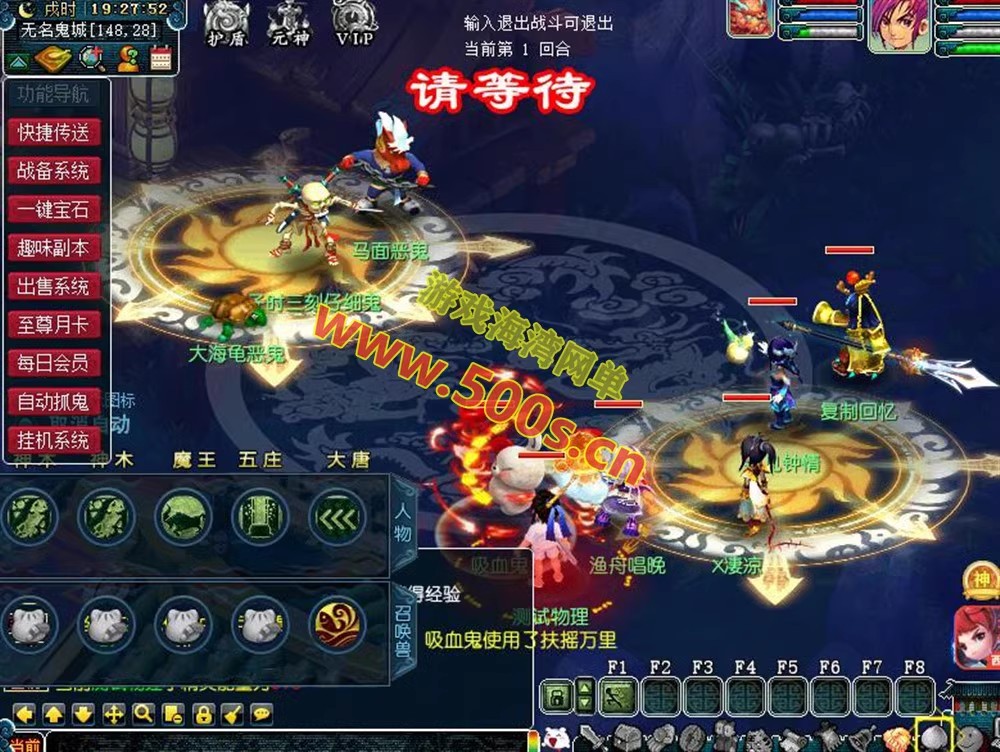This screenshot has height=752, width=1000.
Task: Select the triple-chevron green skill icon
Action: 337,516
